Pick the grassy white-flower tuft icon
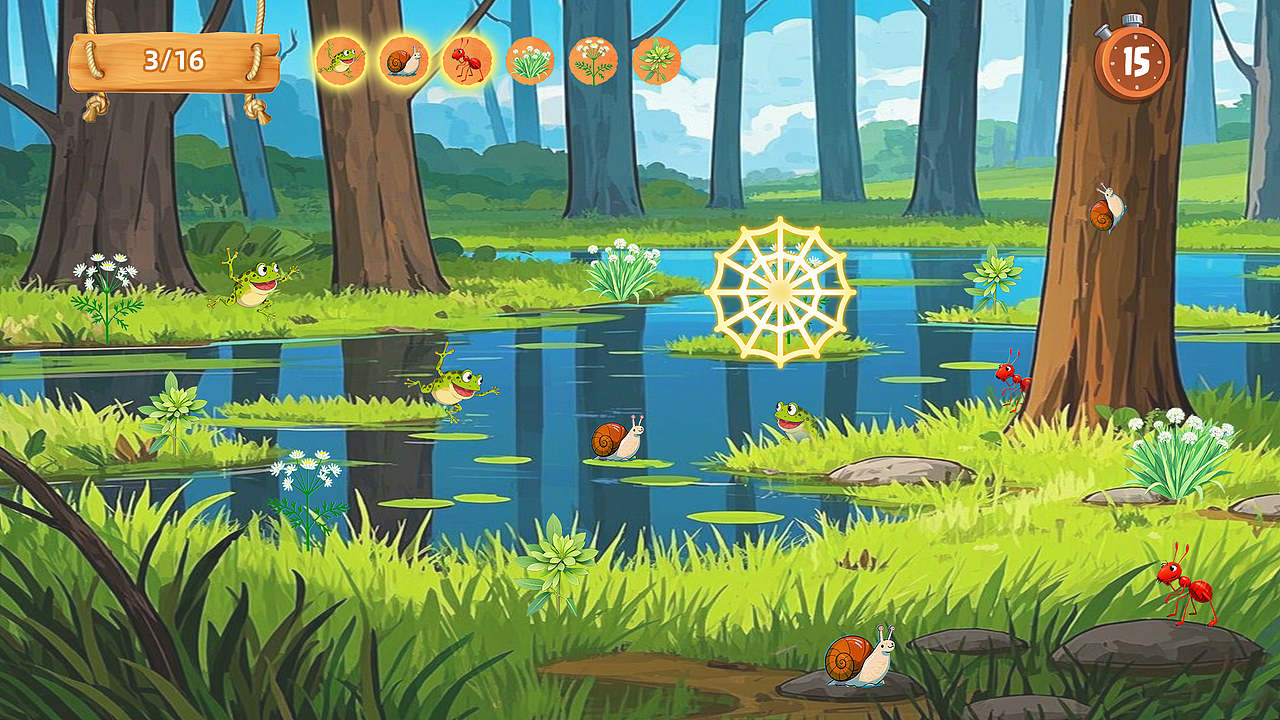 (530, 61)
